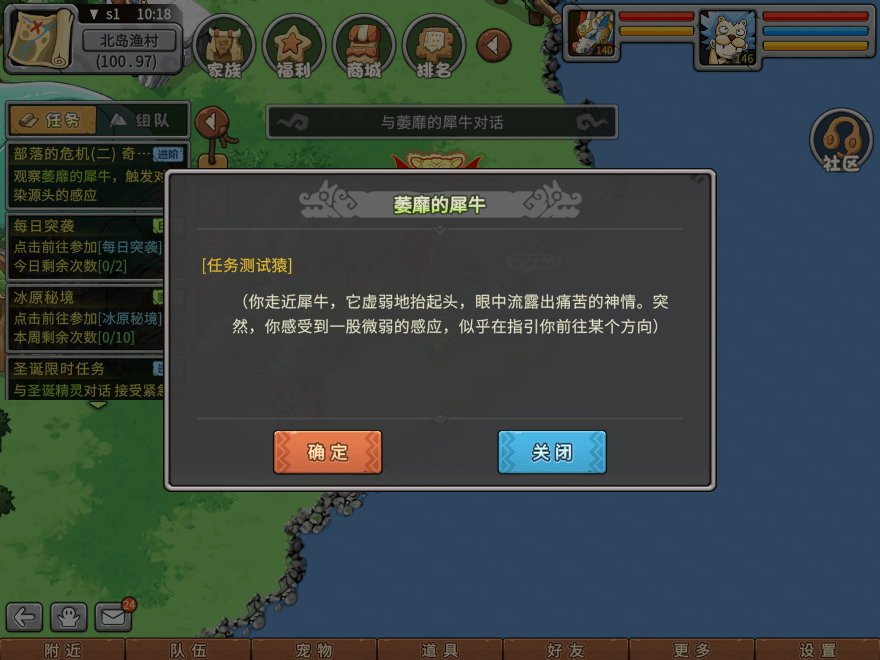Confirm the dialog with 确定
880x660 pixels.
click(327, 452)
